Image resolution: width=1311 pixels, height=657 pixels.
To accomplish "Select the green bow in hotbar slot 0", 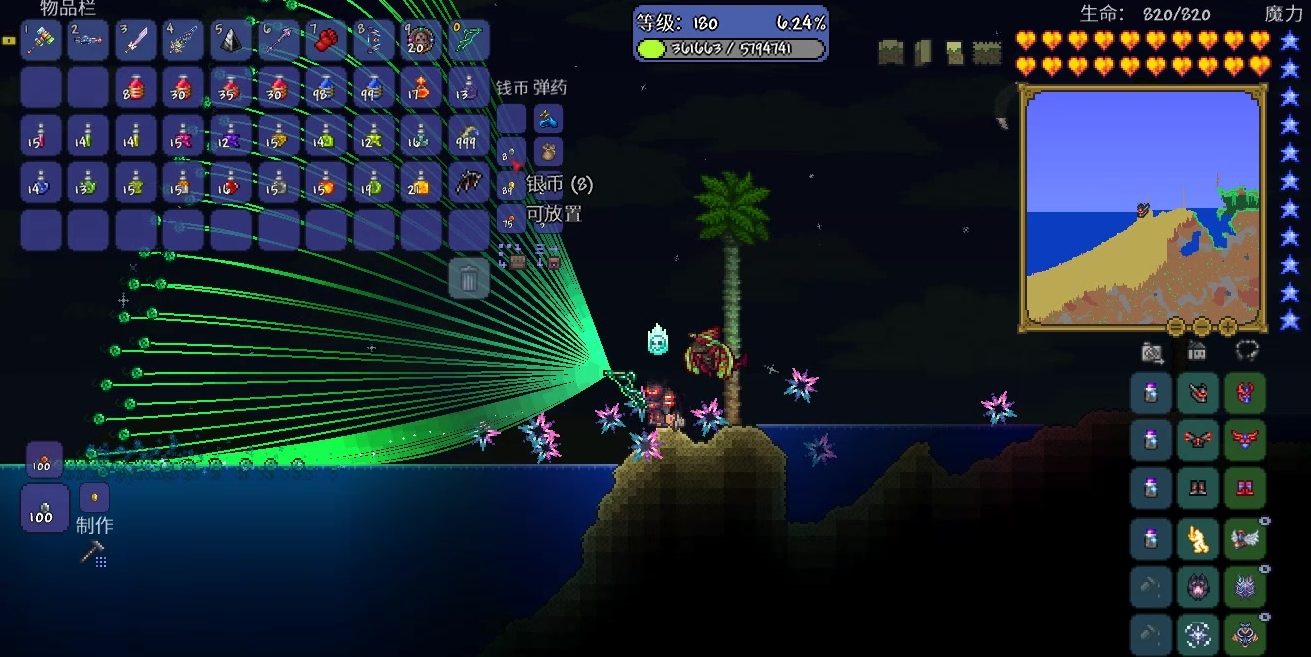I will (469, 41).
